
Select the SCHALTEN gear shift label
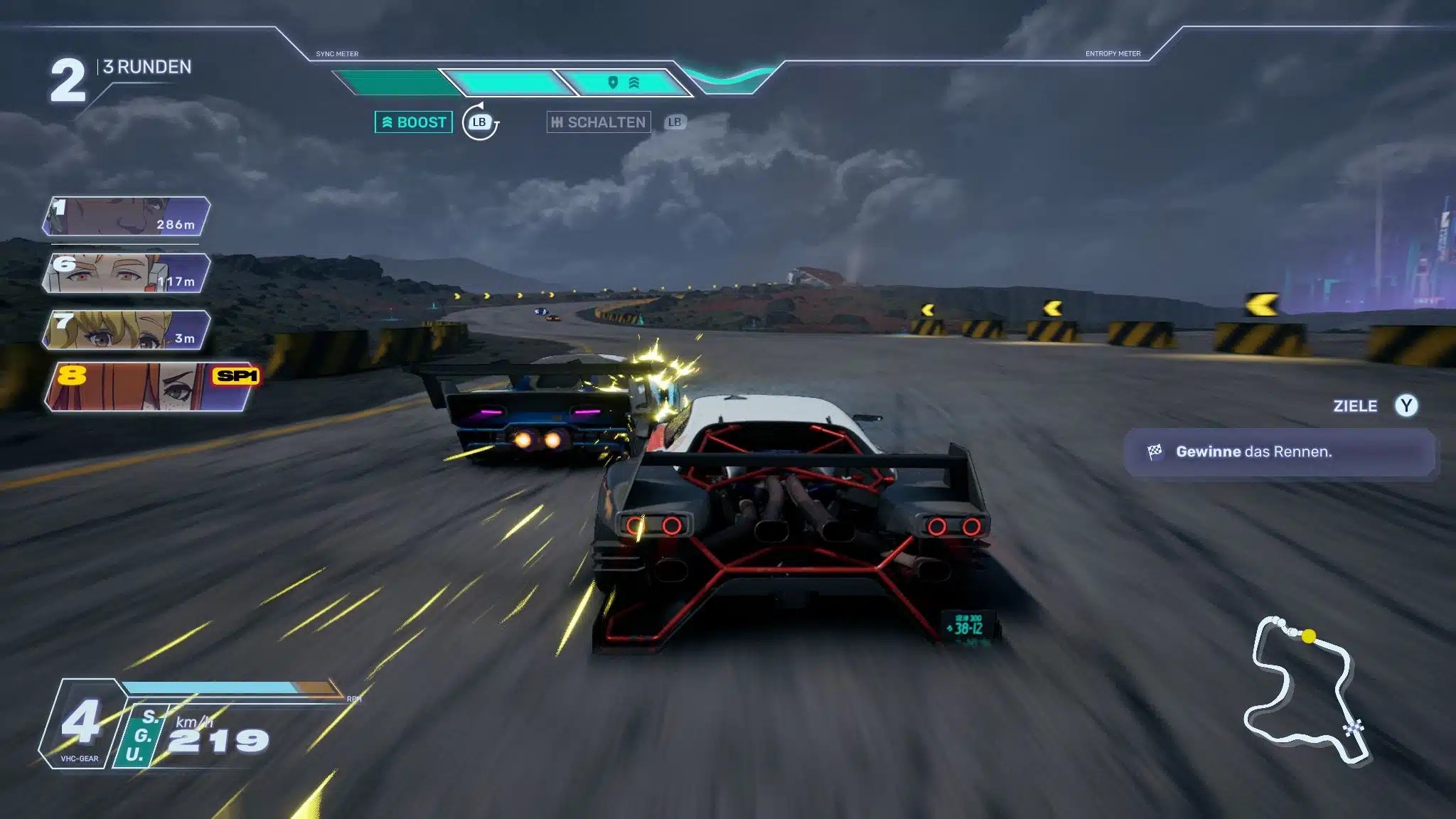coord(599,122)
